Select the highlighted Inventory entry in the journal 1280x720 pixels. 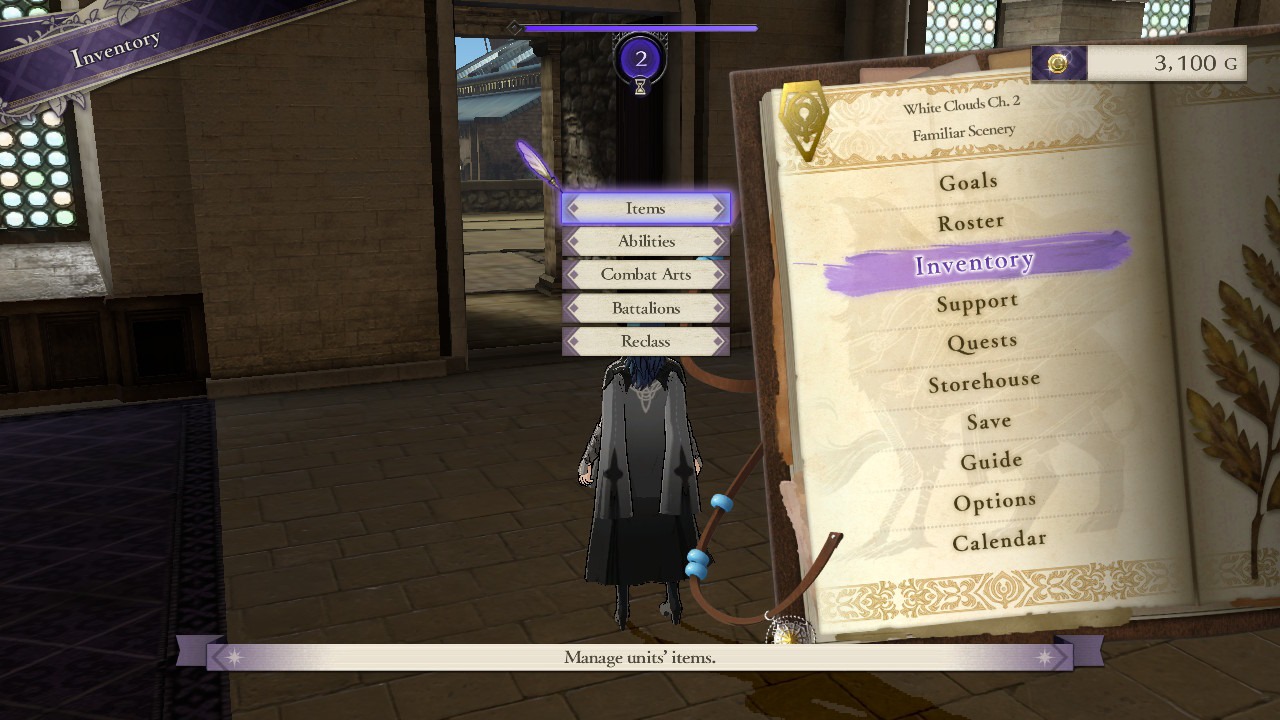point(975,260)
